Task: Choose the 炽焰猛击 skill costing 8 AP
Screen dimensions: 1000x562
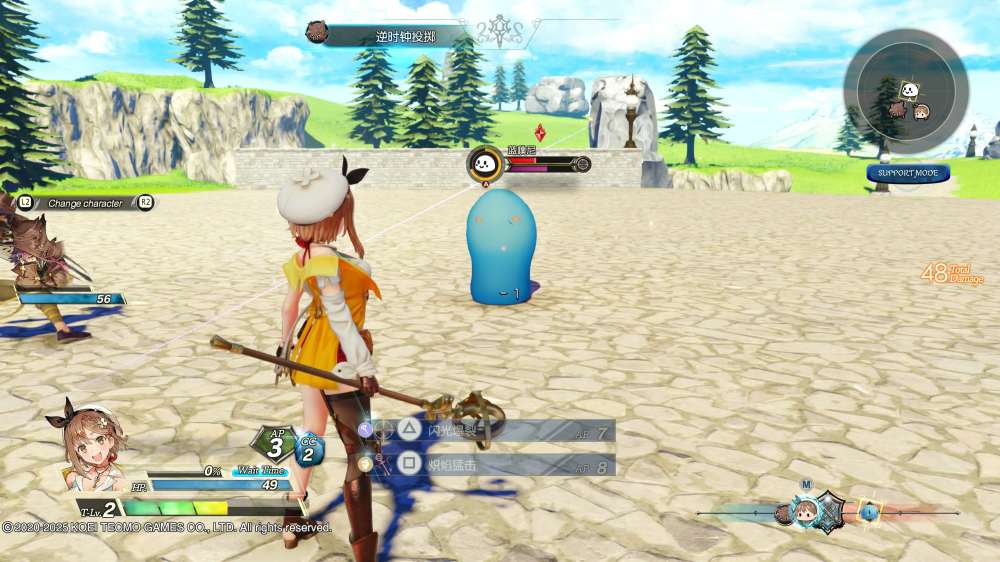Action: tap(490, 464)
